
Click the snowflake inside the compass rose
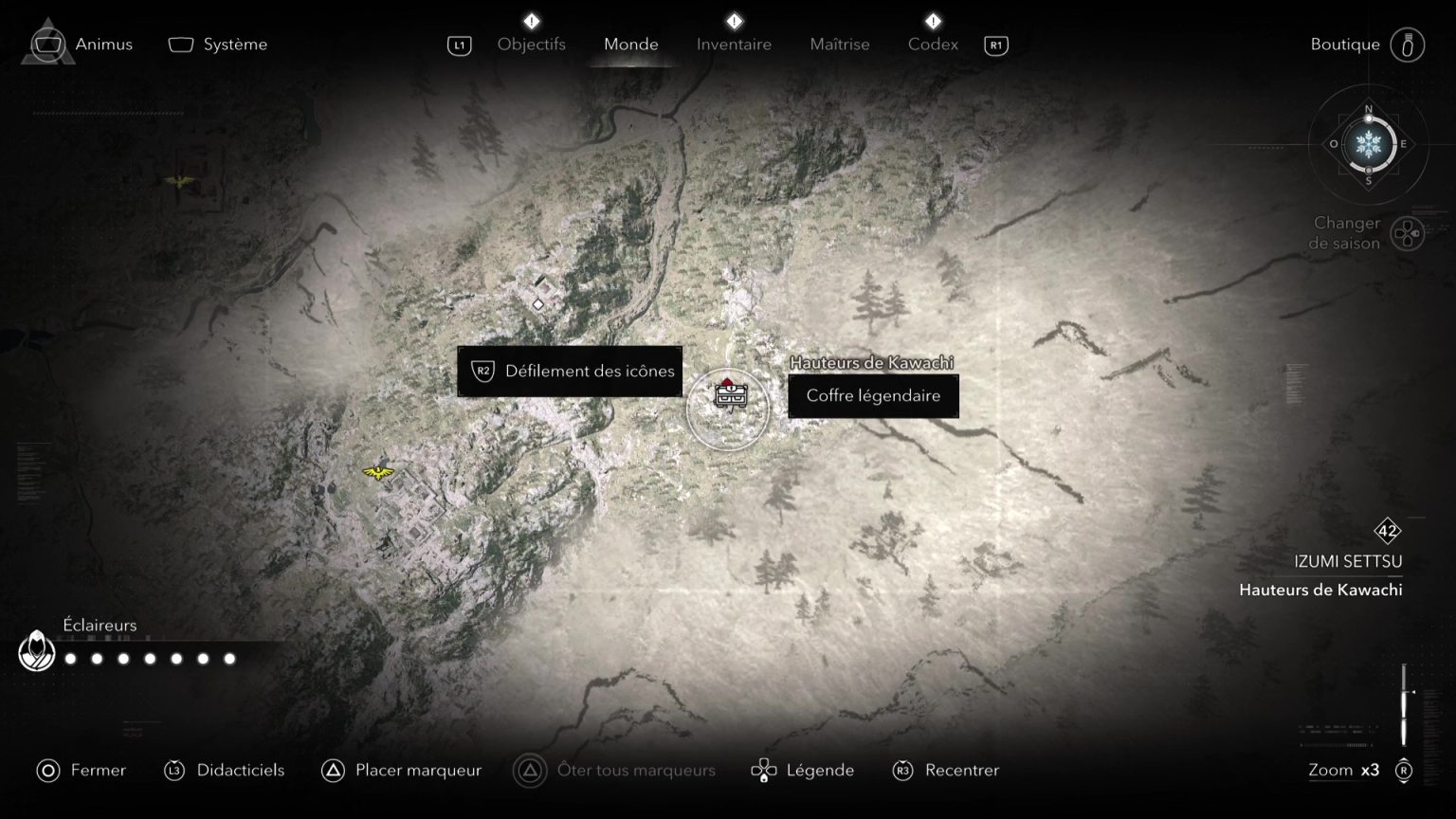coord(1367,145)
